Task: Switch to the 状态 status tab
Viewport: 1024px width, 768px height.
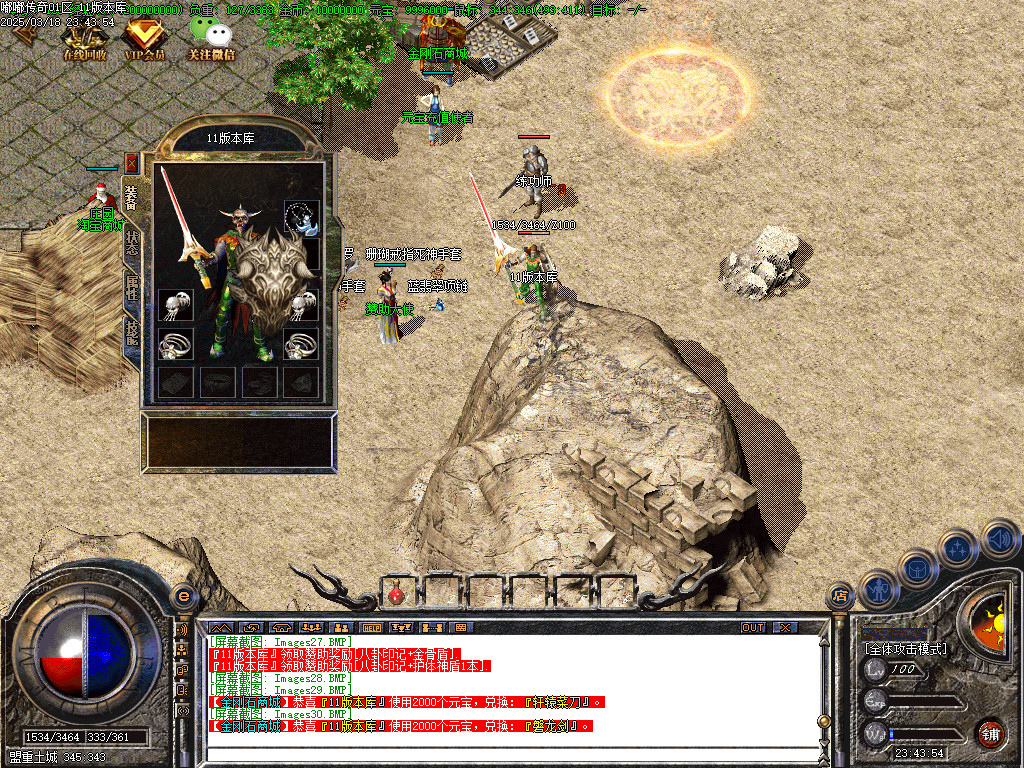Action: (x=132, y=245)
